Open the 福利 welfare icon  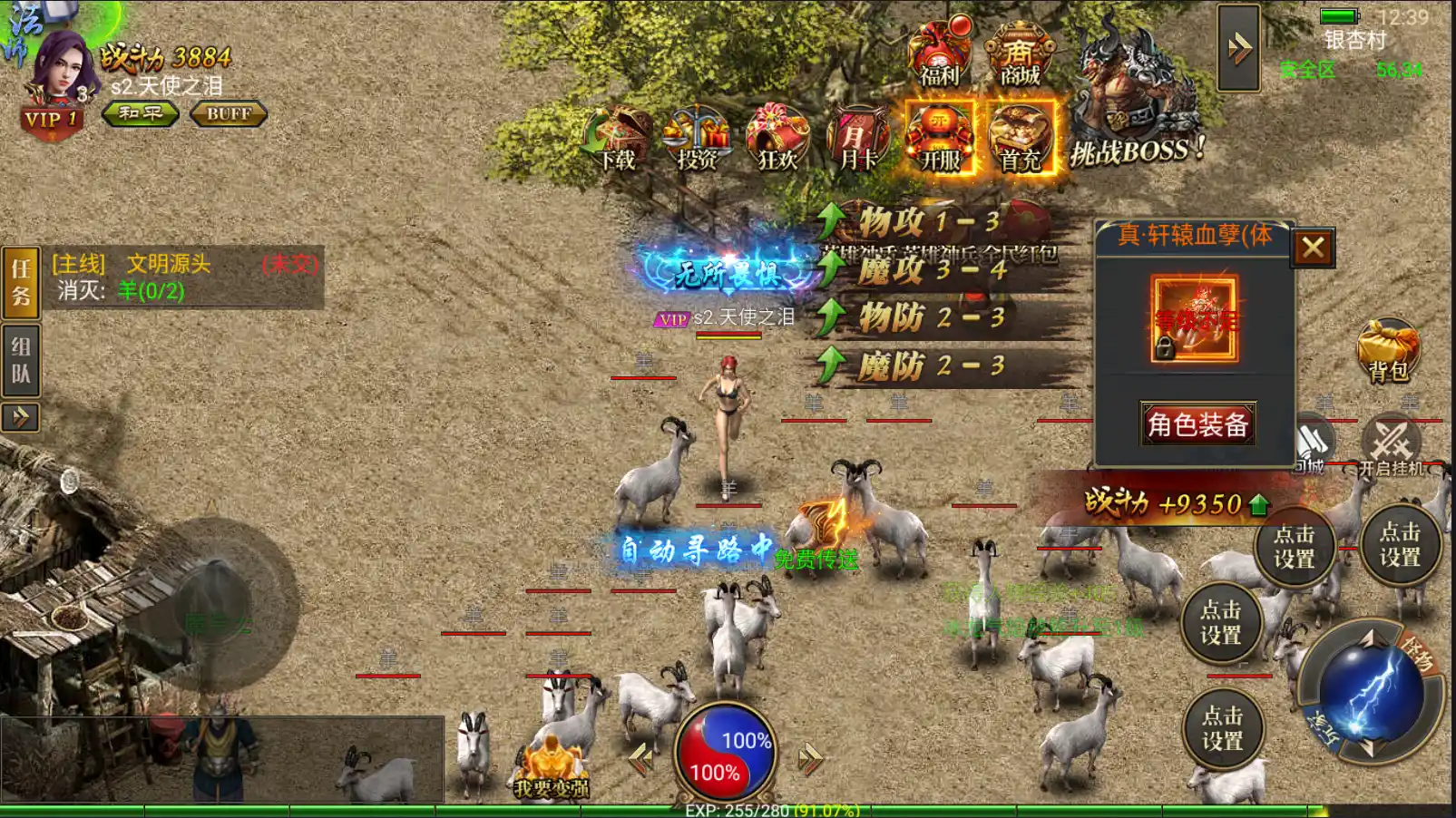(x=939, y=54)
